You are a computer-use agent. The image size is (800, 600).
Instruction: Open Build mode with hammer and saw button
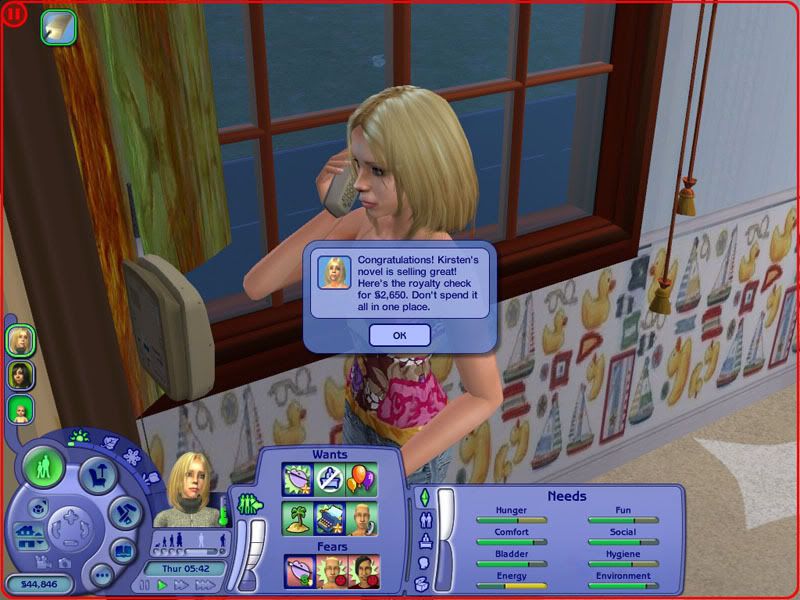tap(123, 511)
